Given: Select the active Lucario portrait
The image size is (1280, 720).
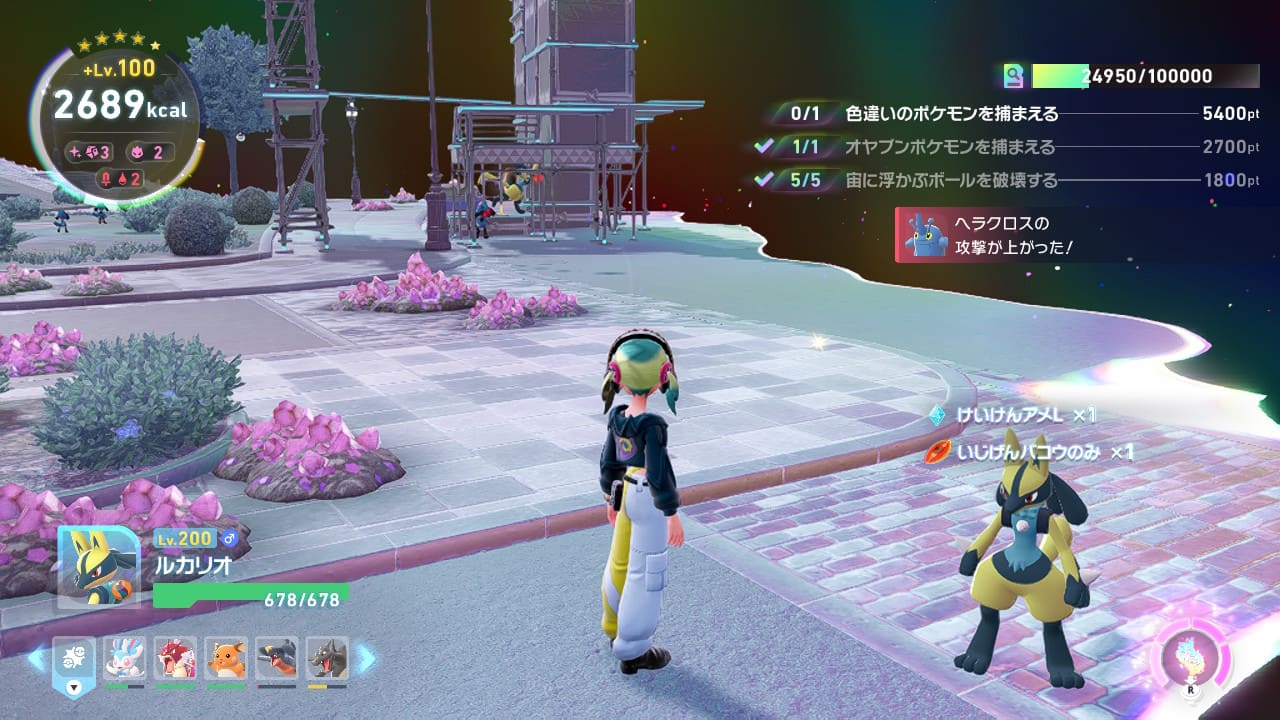Looking at the screenshot, I should coord(98,566).
